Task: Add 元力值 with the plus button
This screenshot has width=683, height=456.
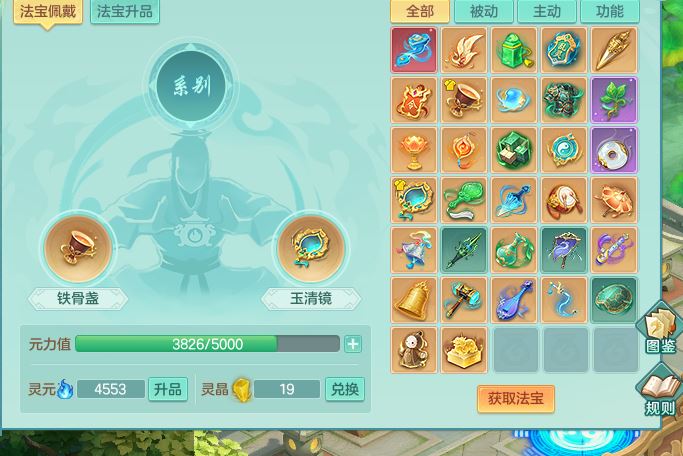Action: tap(353, 344)
